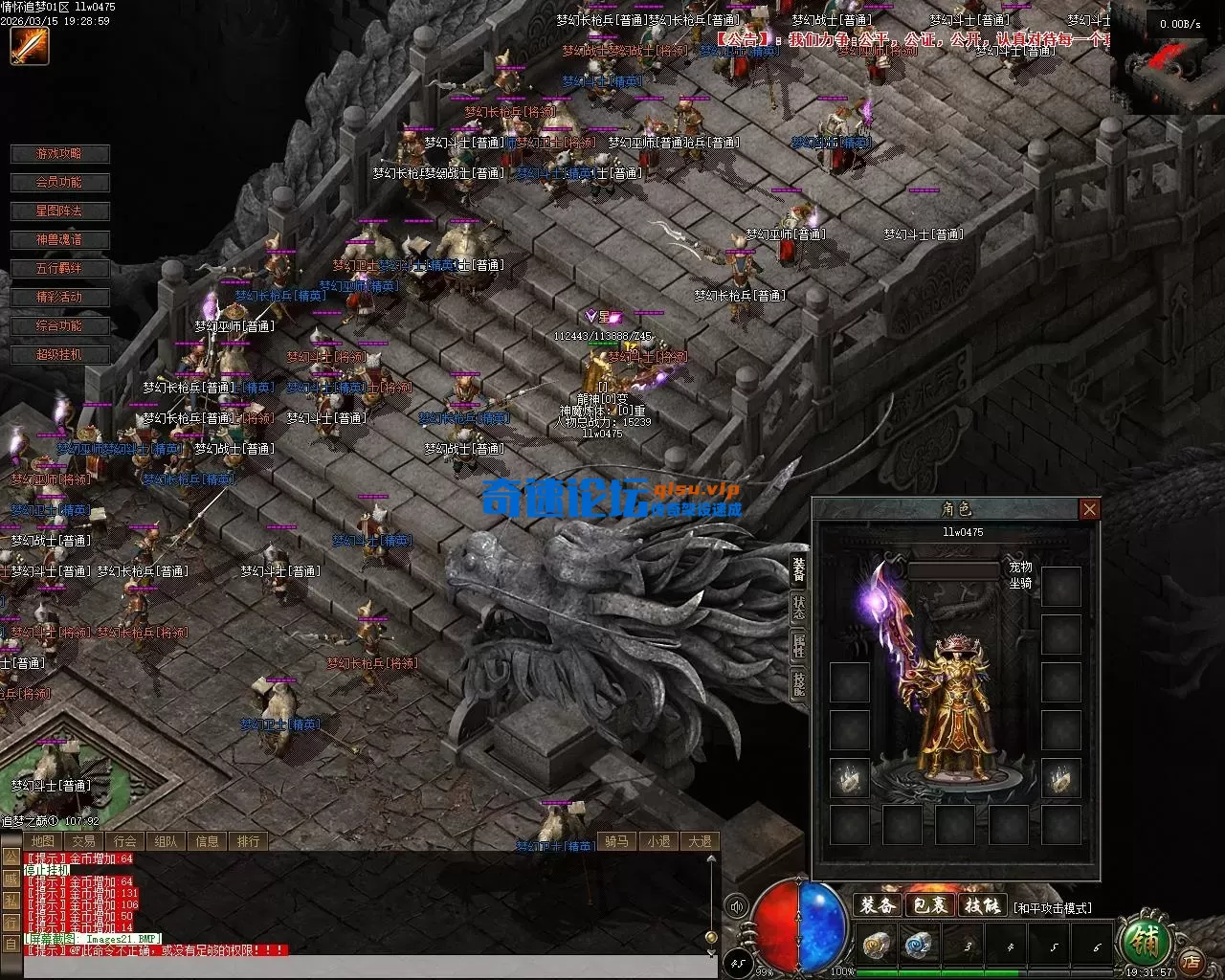This screenshot has width=1225, height=980.
Task: Toggle the sound speaker icon
Action: pyautogui.click(x=736, y=906)
